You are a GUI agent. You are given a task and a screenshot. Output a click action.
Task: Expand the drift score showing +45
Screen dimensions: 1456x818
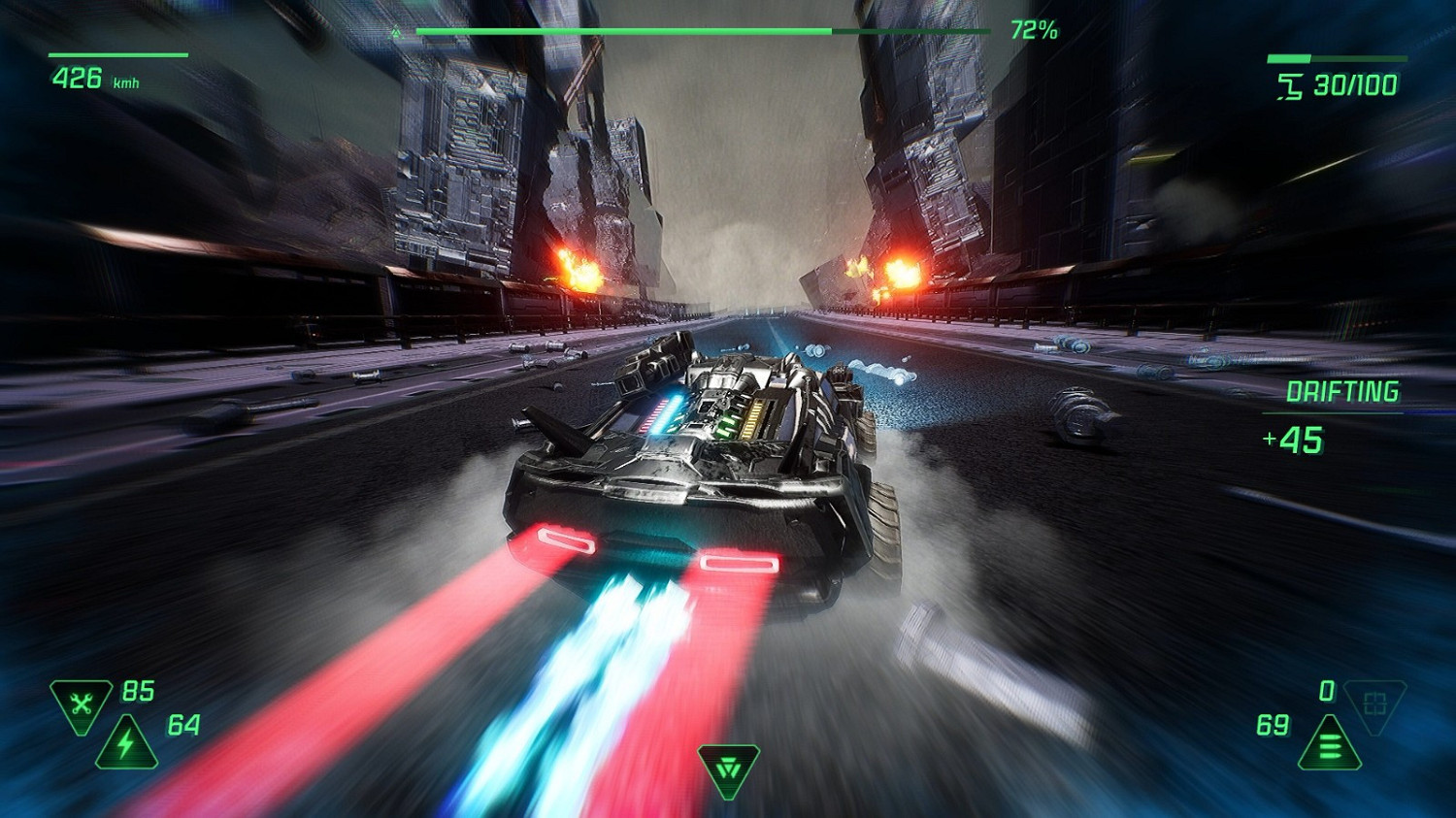tap(1292, 442)
